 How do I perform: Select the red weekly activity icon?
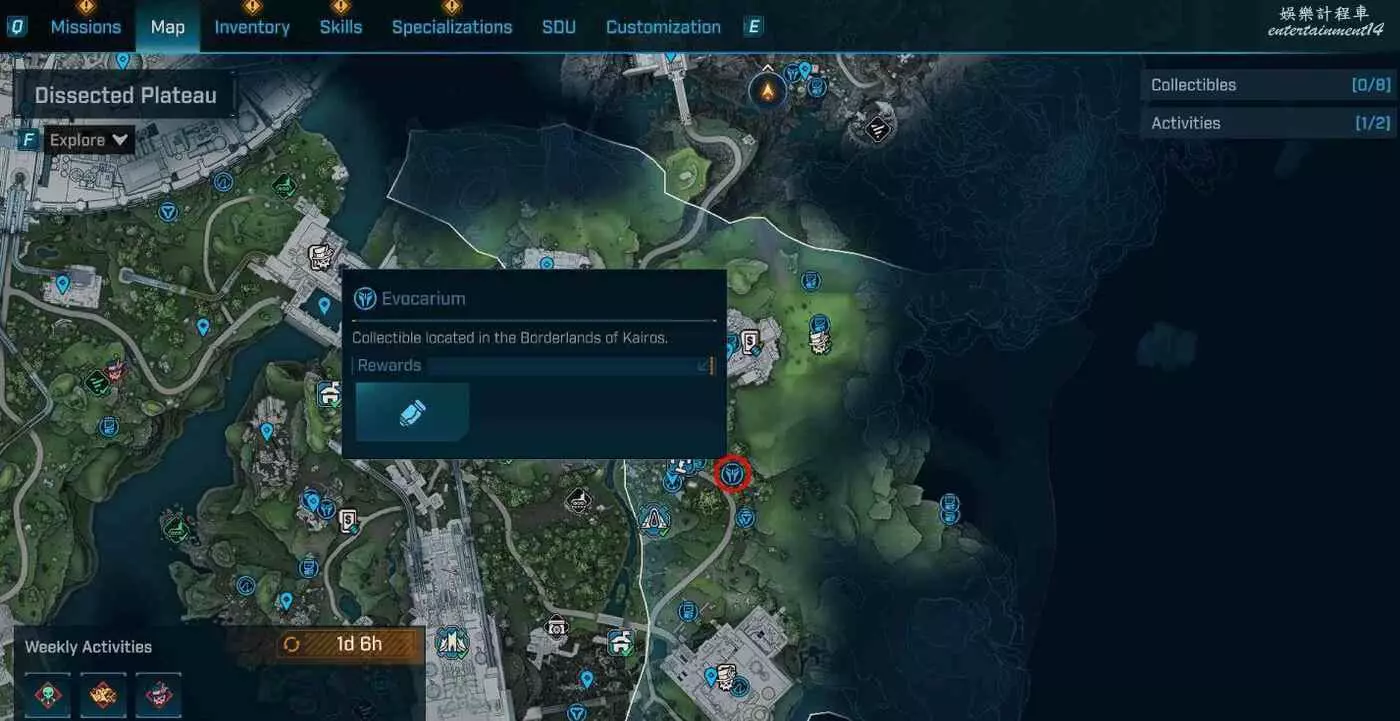[x=158, y=694]
